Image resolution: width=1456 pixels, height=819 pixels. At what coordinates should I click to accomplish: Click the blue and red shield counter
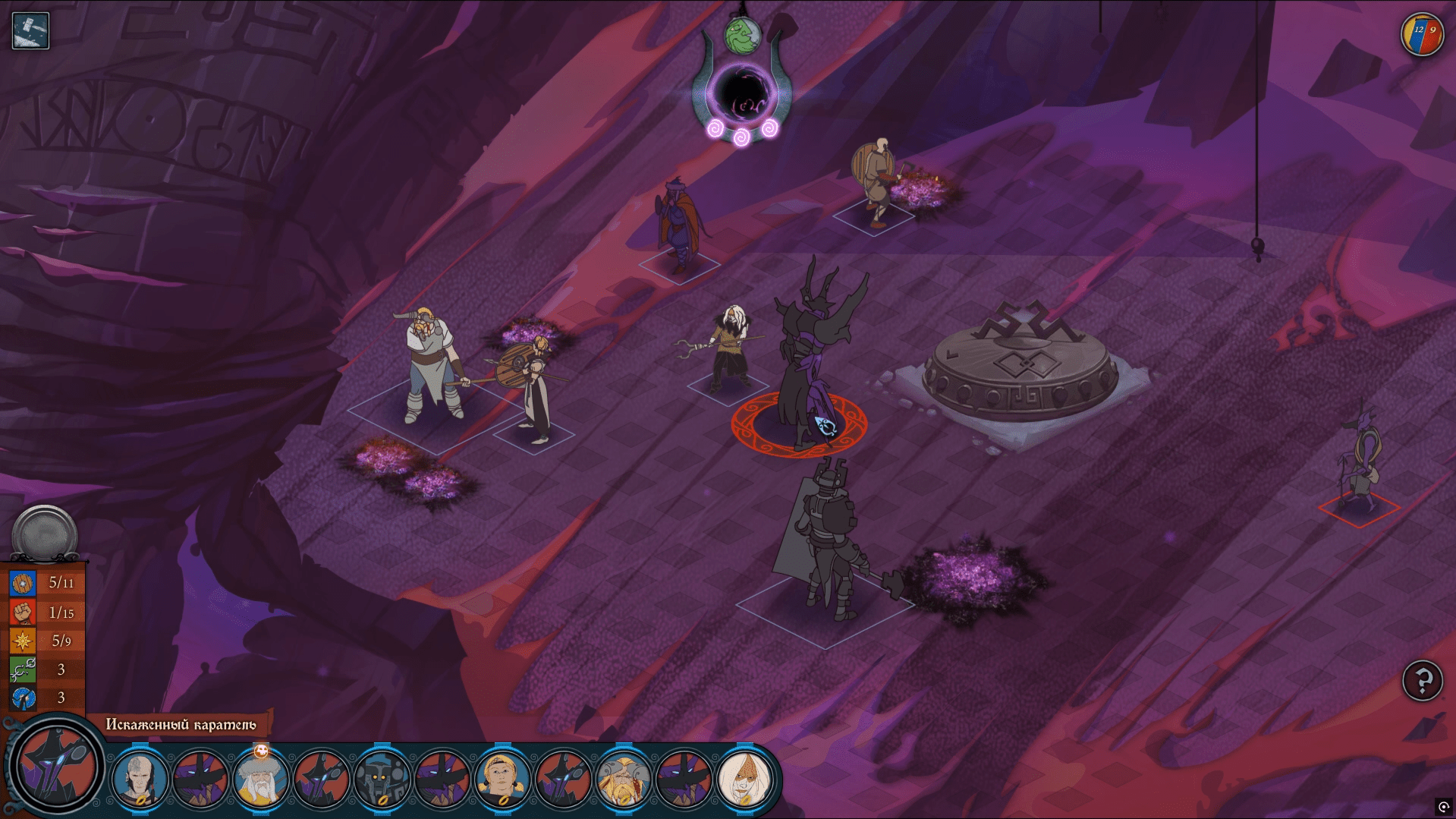[x=1422, y=34]
